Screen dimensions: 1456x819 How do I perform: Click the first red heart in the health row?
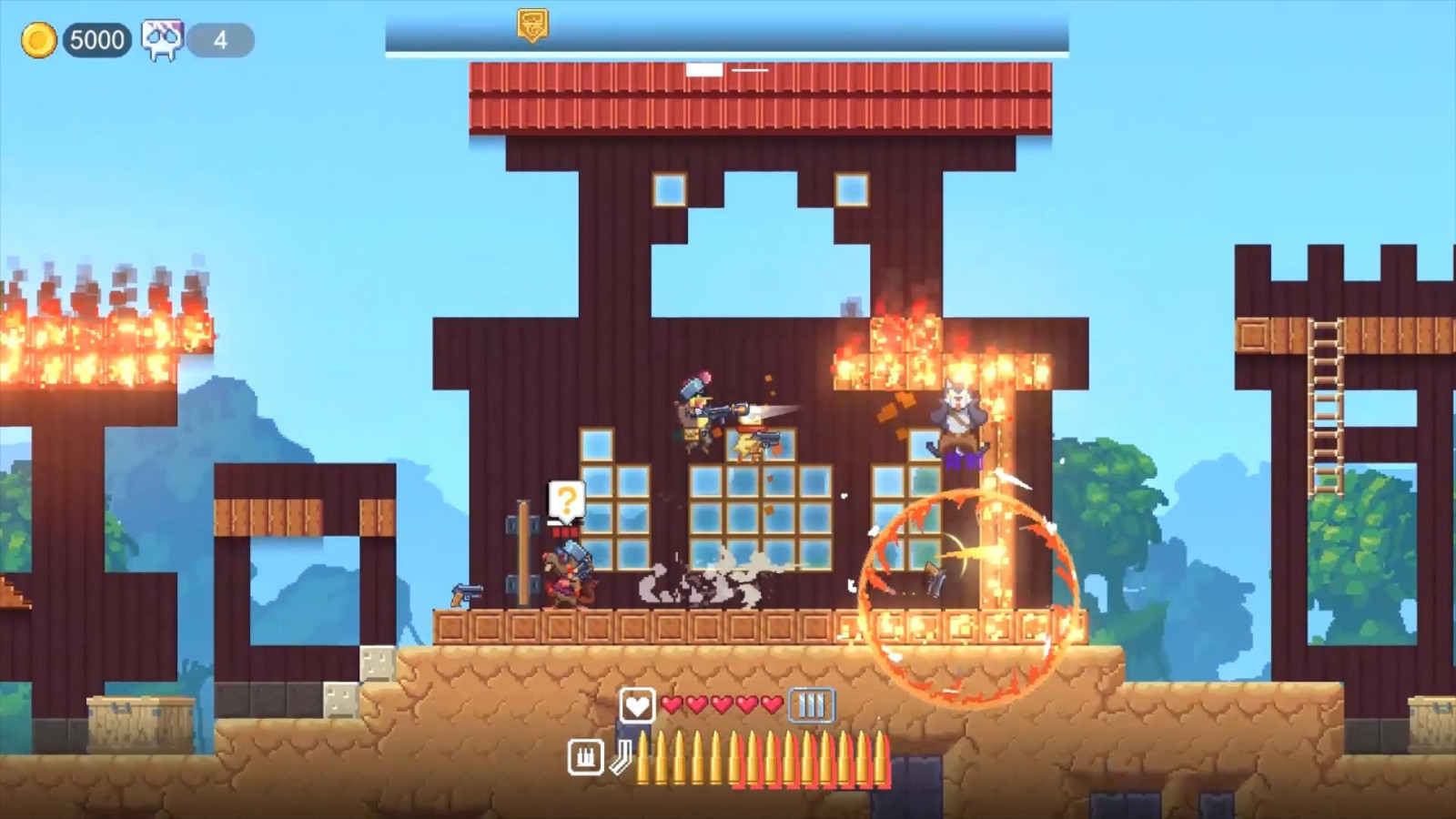click(x=671, y=704)
